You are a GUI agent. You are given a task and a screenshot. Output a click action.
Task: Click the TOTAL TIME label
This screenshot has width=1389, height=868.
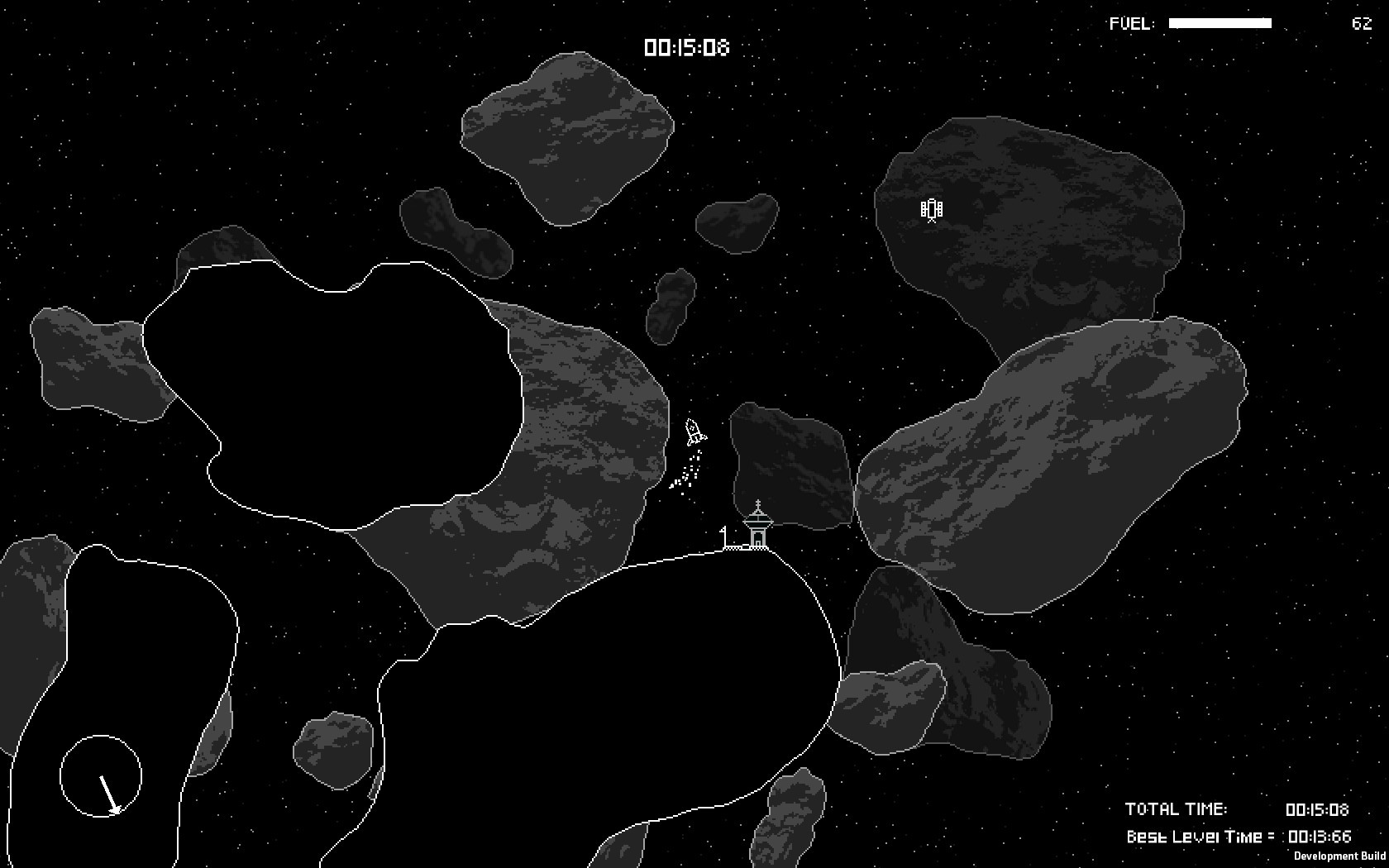click(1177, 810)
